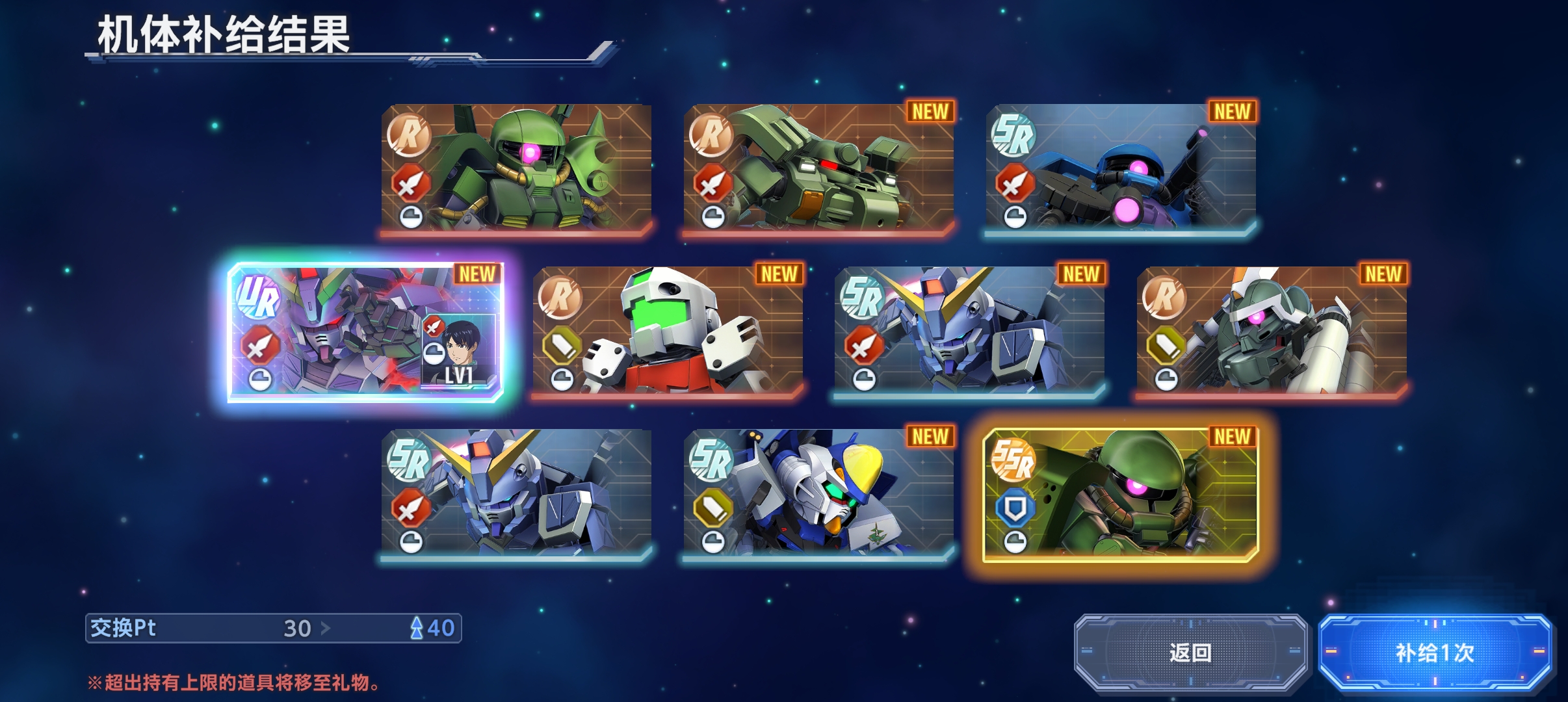
Task: Select the R green tank mech card
Action: (x=818, y=169)
